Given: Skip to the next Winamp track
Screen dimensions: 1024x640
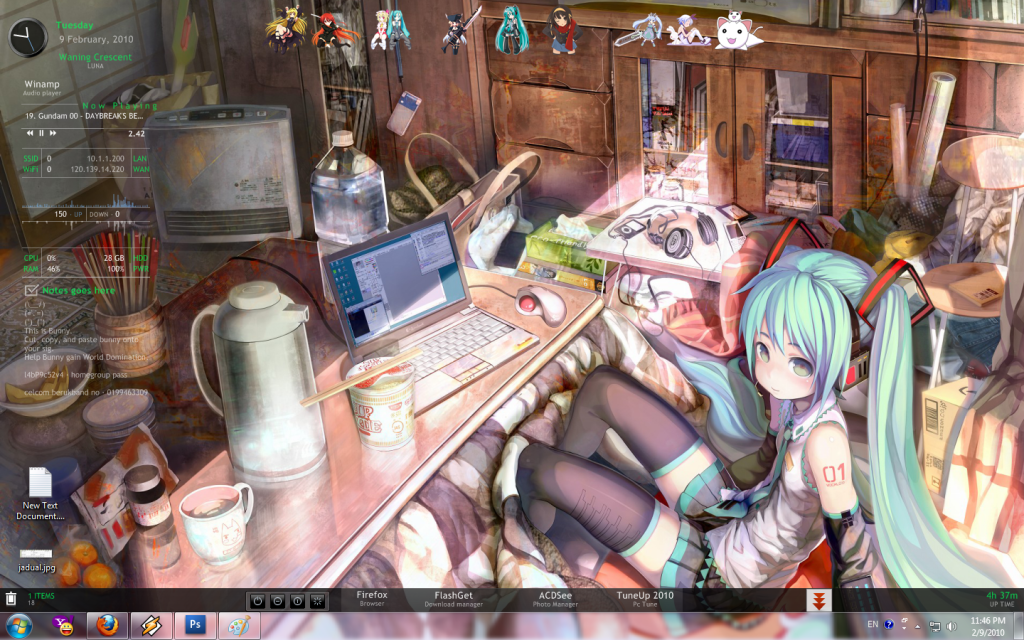Looking at the screenshot, I should pyautogui.click(x=52, y=133).
